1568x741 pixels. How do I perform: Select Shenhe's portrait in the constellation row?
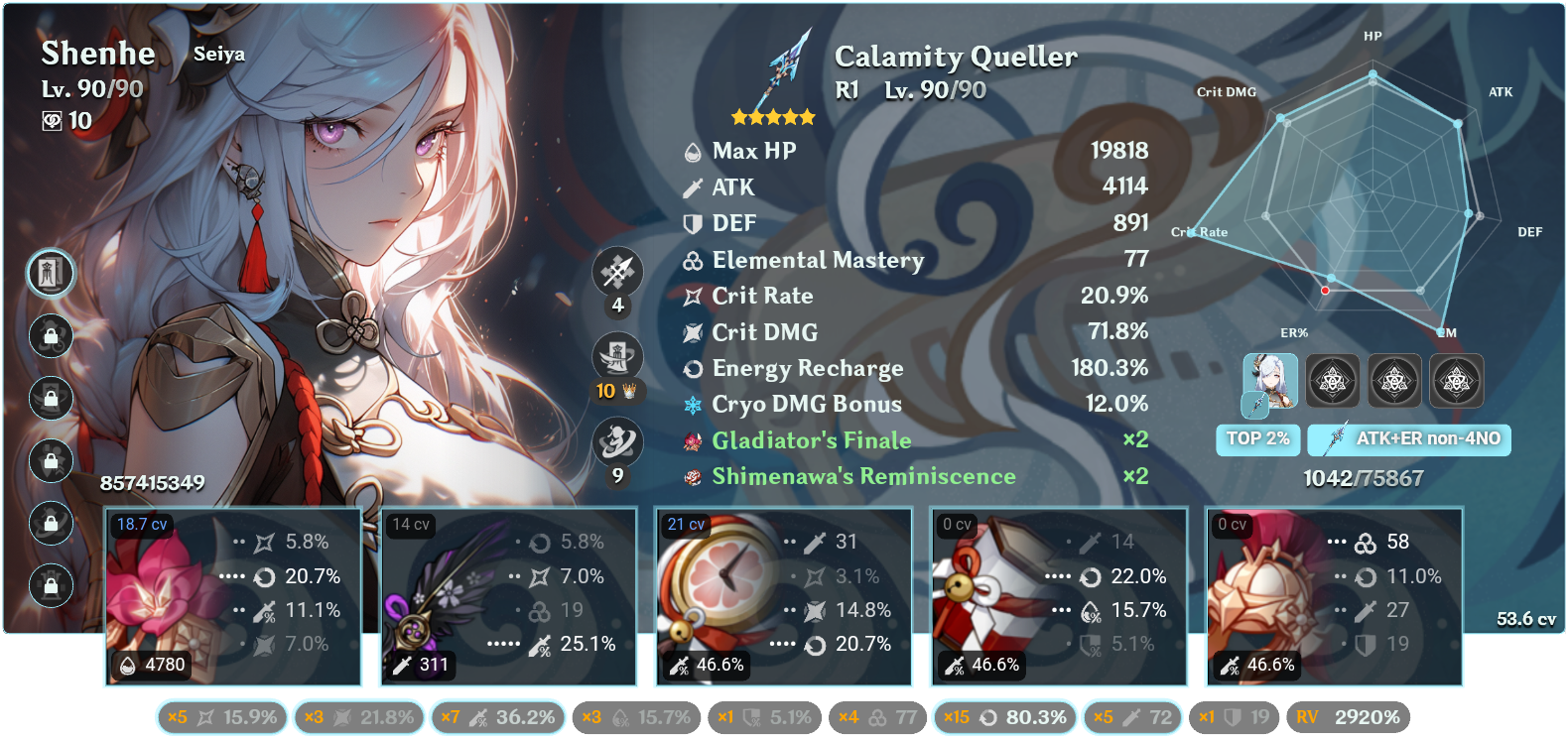click(1270, 381)
